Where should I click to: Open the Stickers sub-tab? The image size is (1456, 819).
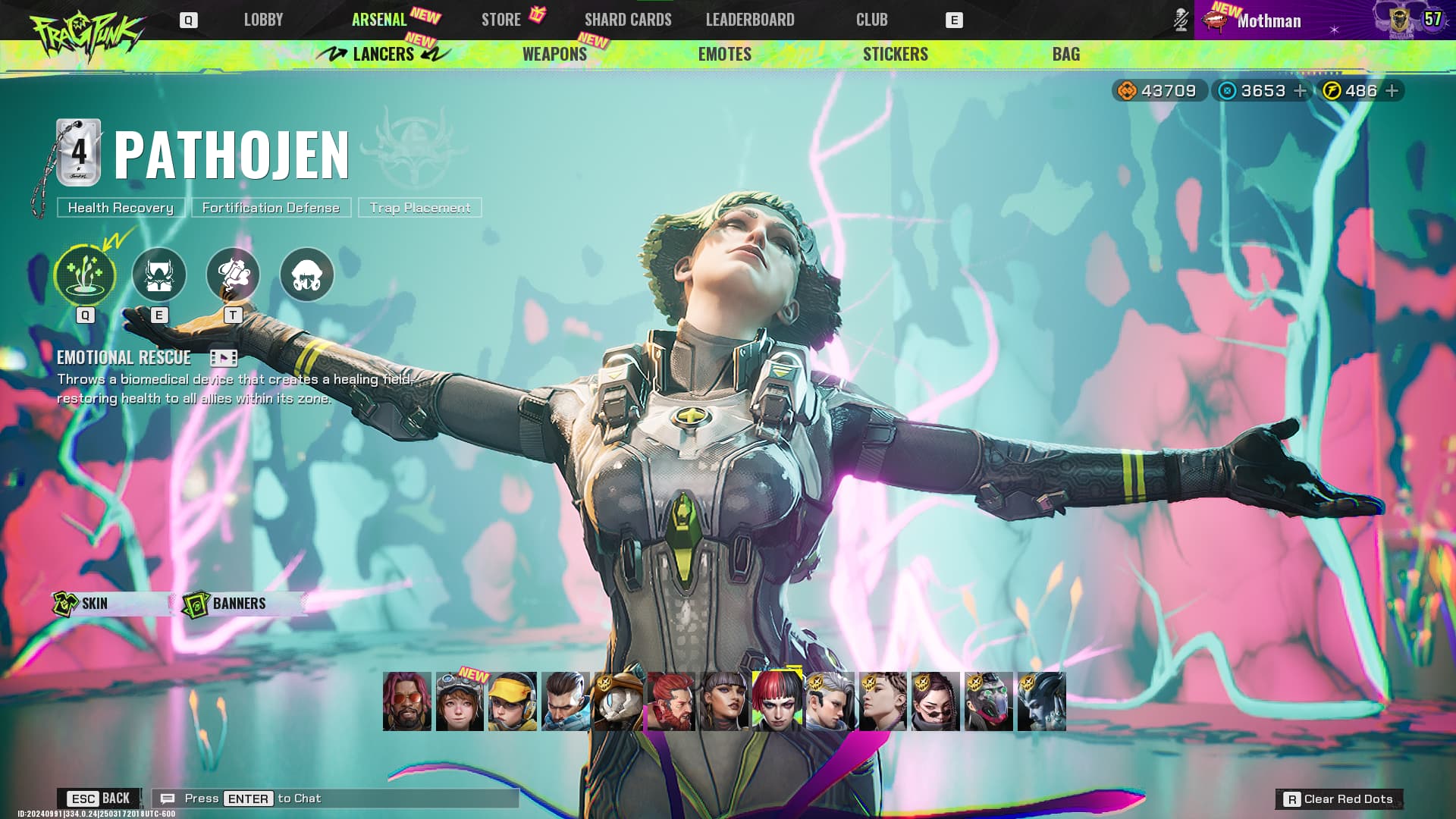click(895, 54)
